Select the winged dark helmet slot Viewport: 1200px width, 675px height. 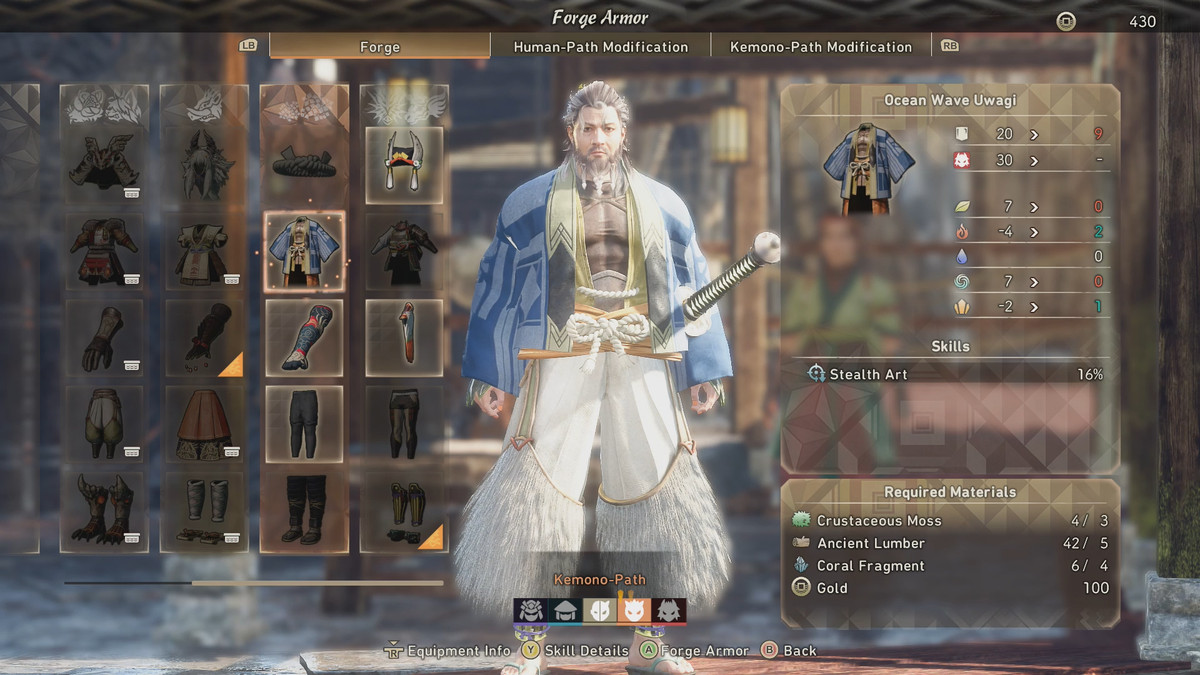pos(104,163)
